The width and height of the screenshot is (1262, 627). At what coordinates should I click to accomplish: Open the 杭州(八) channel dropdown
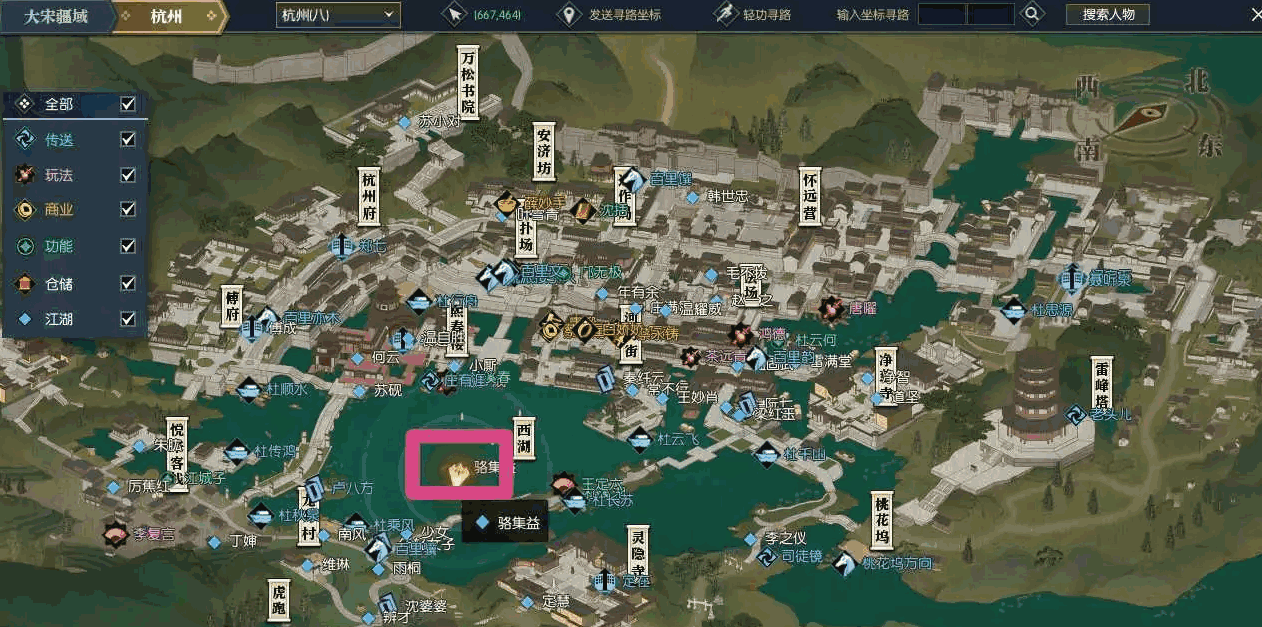pos(337,15)
